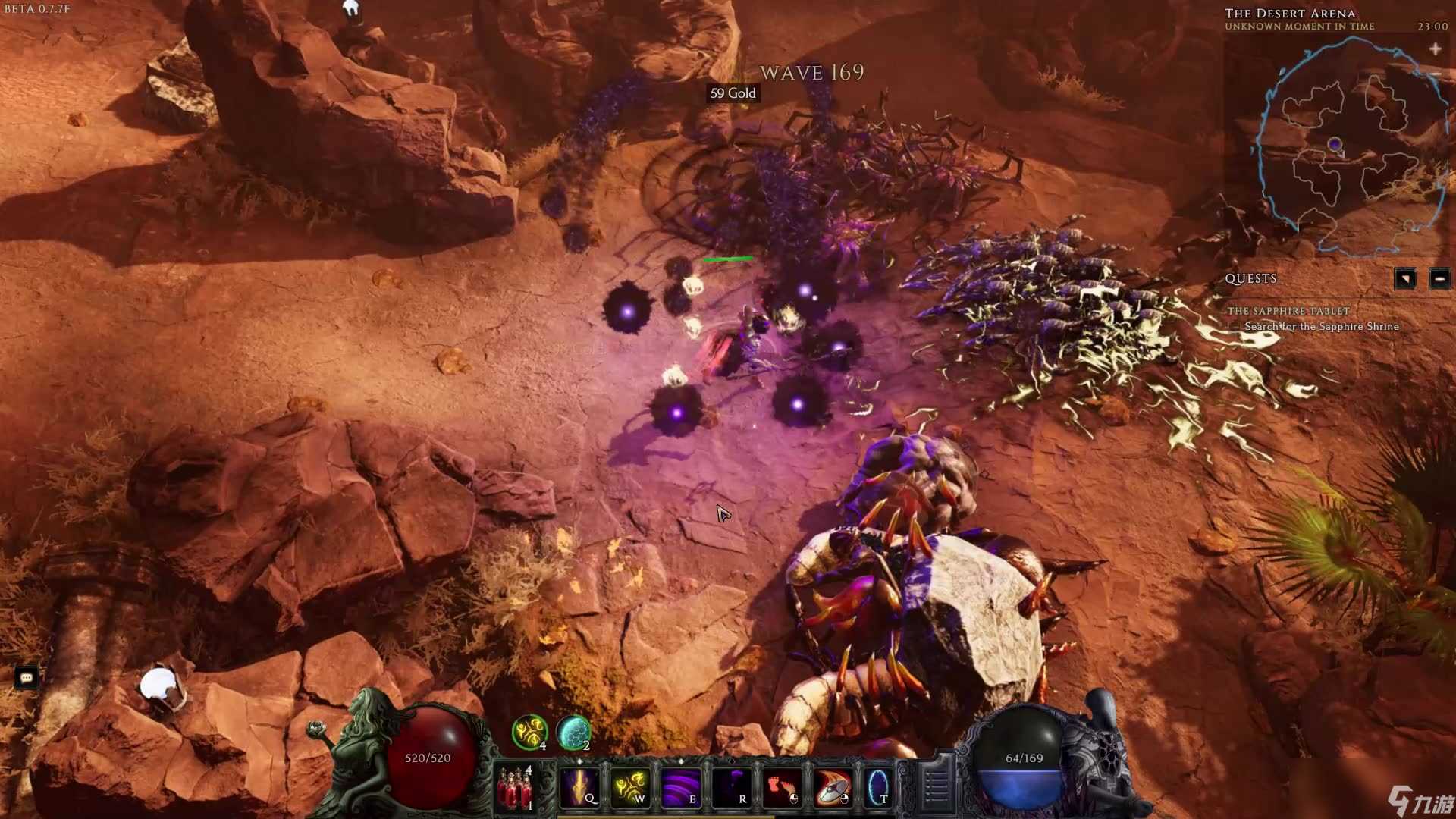This screenshot has height=819, width=1456.
Task: Toggle the quest tracker arrow button
Action: tap(1404, 278)
